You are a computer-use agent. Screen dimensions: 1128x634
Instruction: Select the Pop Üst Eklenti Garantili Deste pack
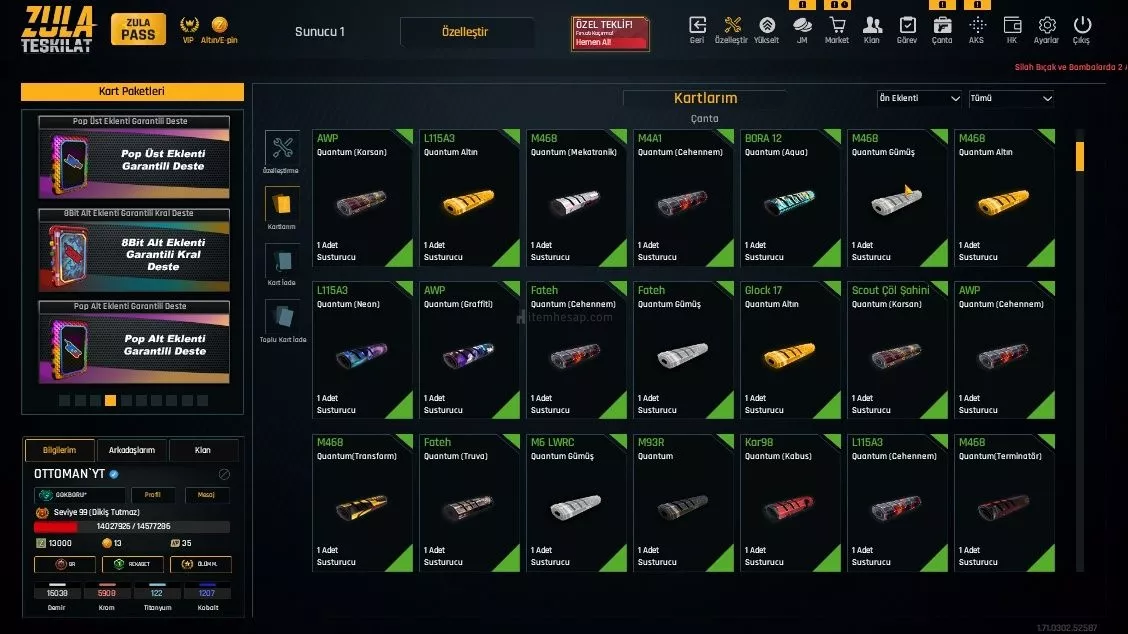click(135, 160)
